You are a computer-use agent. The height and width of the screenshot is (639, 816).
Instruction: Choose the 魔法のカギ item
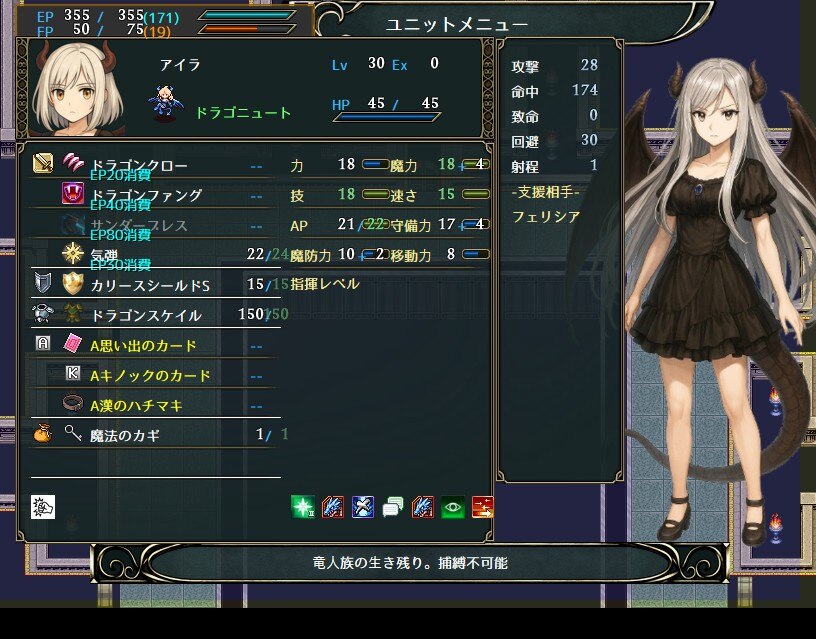click(x=124, y=436)
